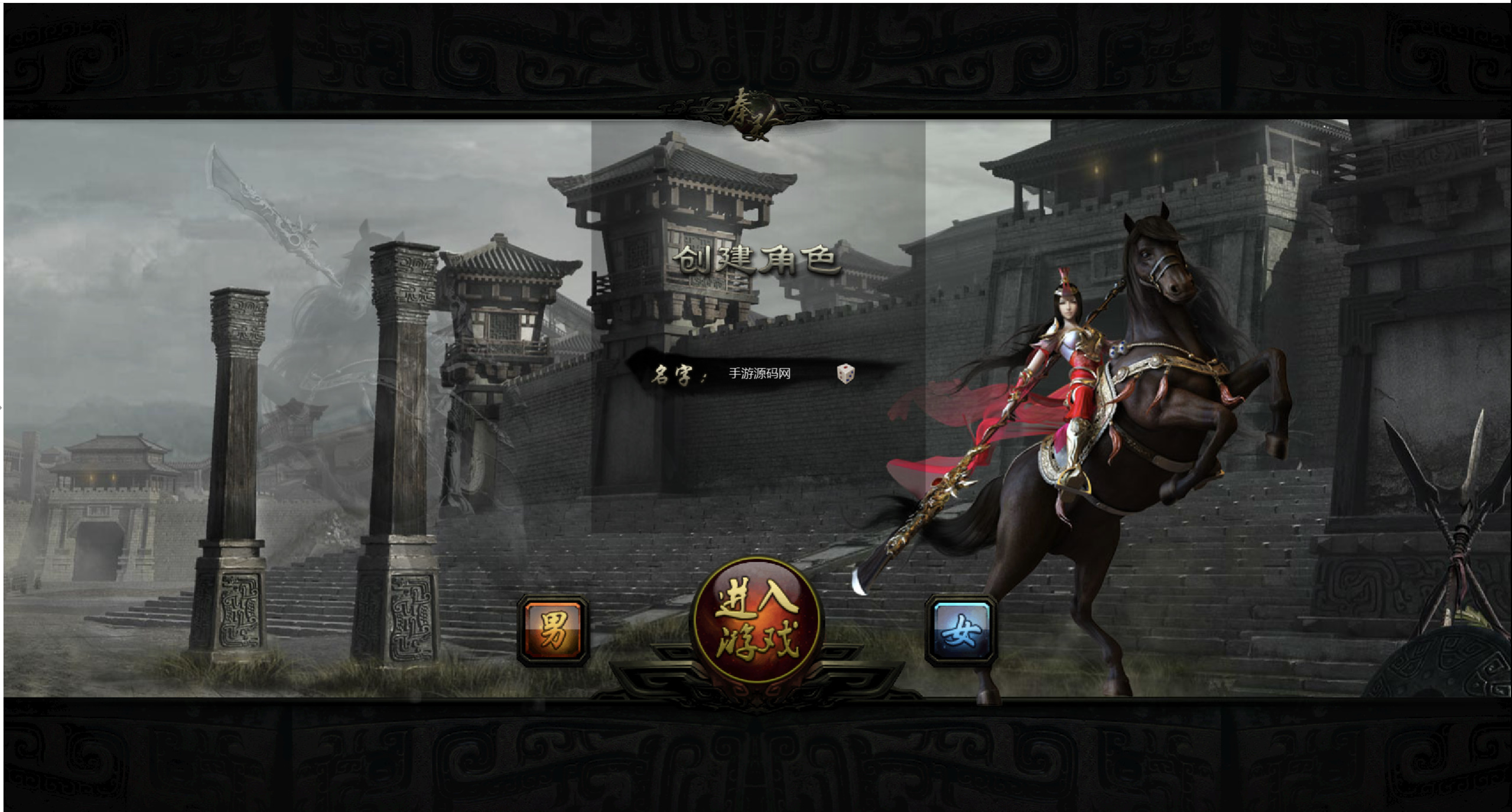Click the round 进入游戏 enter game button
Screen dimensions: 1512x812
(757, 620)
